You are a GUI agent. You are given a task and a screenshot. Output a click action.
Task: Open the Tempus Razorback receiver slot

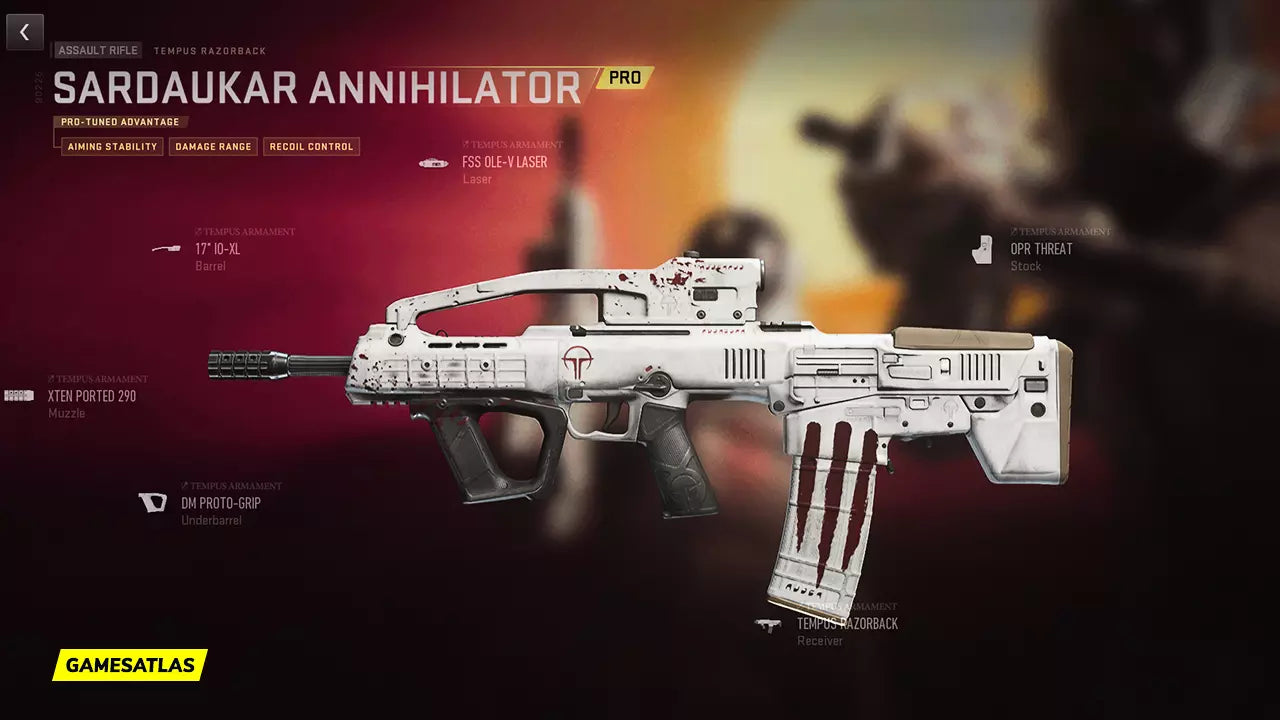pos(846,624)
